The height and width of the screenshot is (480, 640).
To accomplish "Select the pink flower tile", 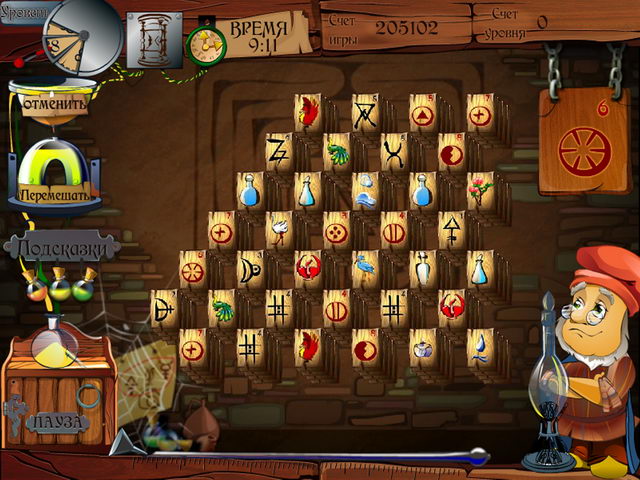I will click(480, 189).
